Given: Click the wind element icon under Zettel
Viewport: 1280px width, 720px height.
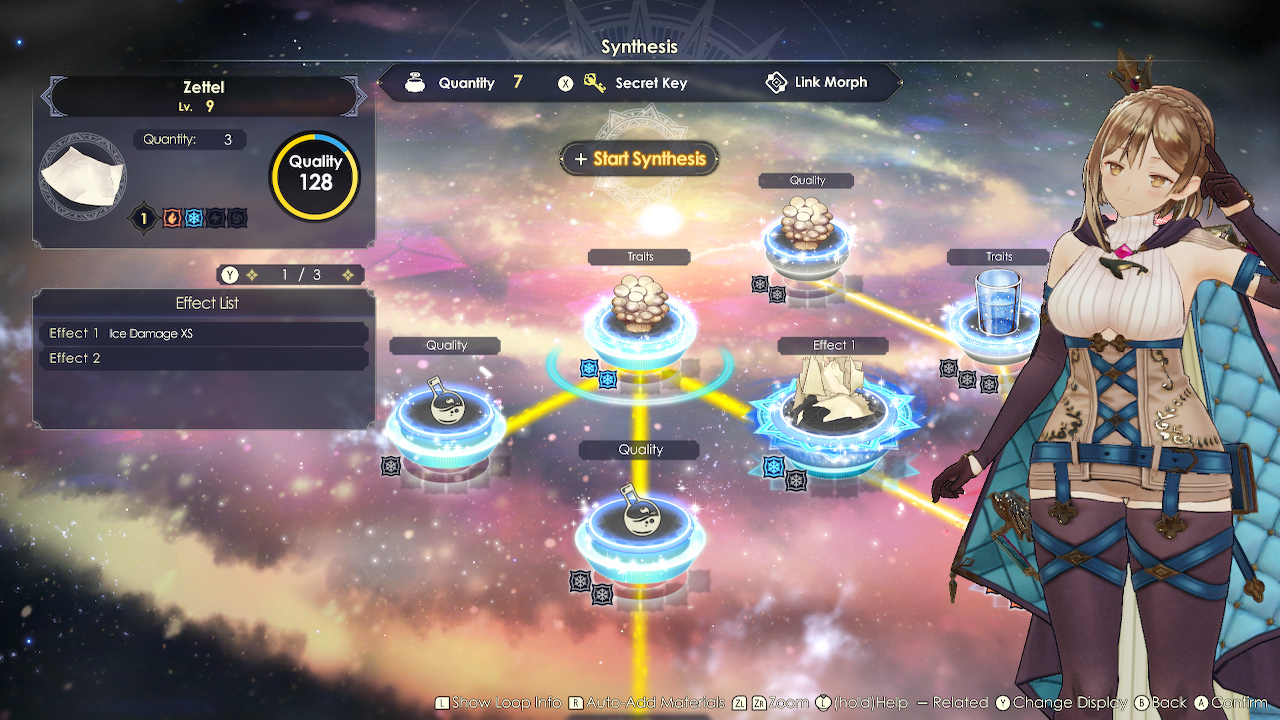Looking at the screenshot, I should pyautogui.click(x=237, y=218).
